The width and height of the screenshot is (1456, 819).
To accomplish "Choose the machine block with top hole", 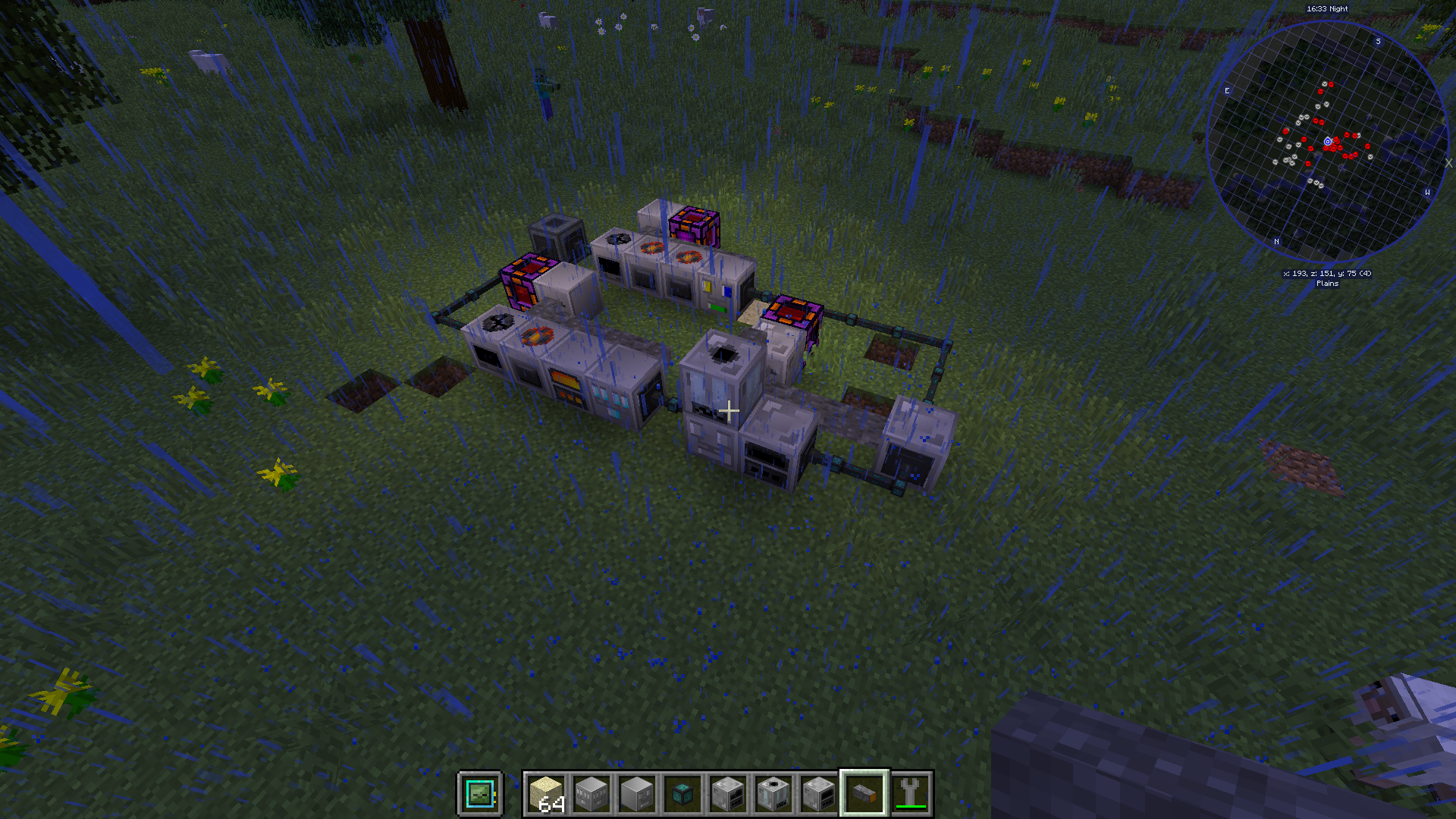I will 773,794.
